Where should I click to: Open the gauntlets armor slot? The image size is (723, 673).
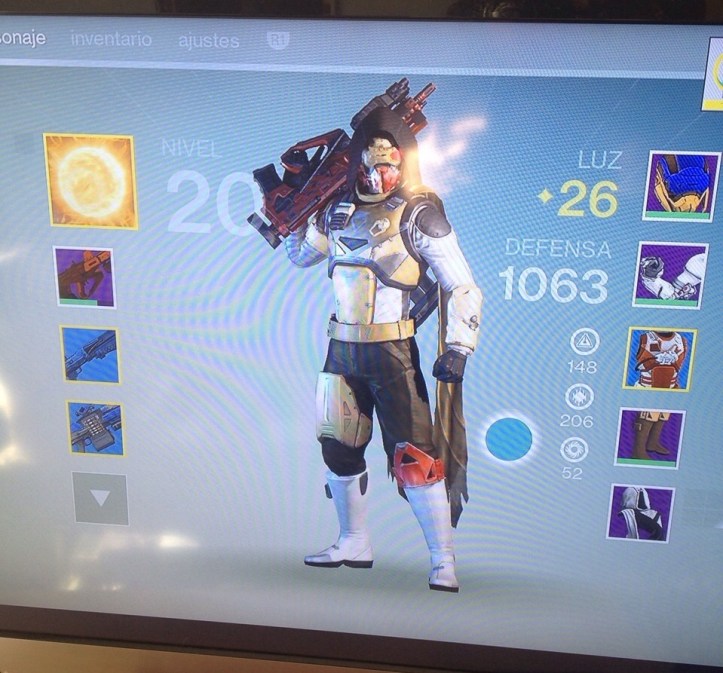click(x=670, y=275)
